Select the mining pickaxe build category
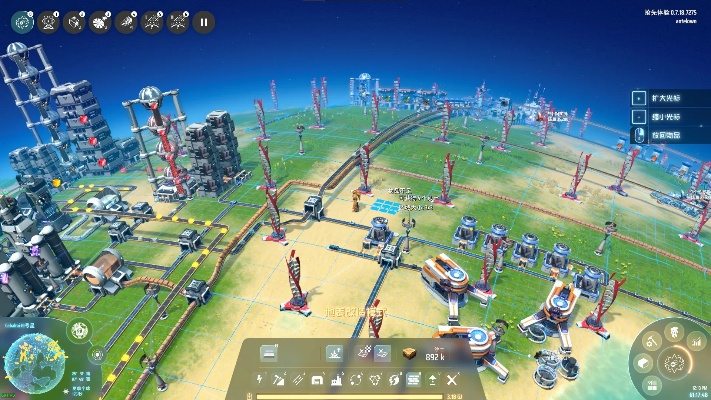Viewport: 711px width, 400px height. [x=280, y=380]
